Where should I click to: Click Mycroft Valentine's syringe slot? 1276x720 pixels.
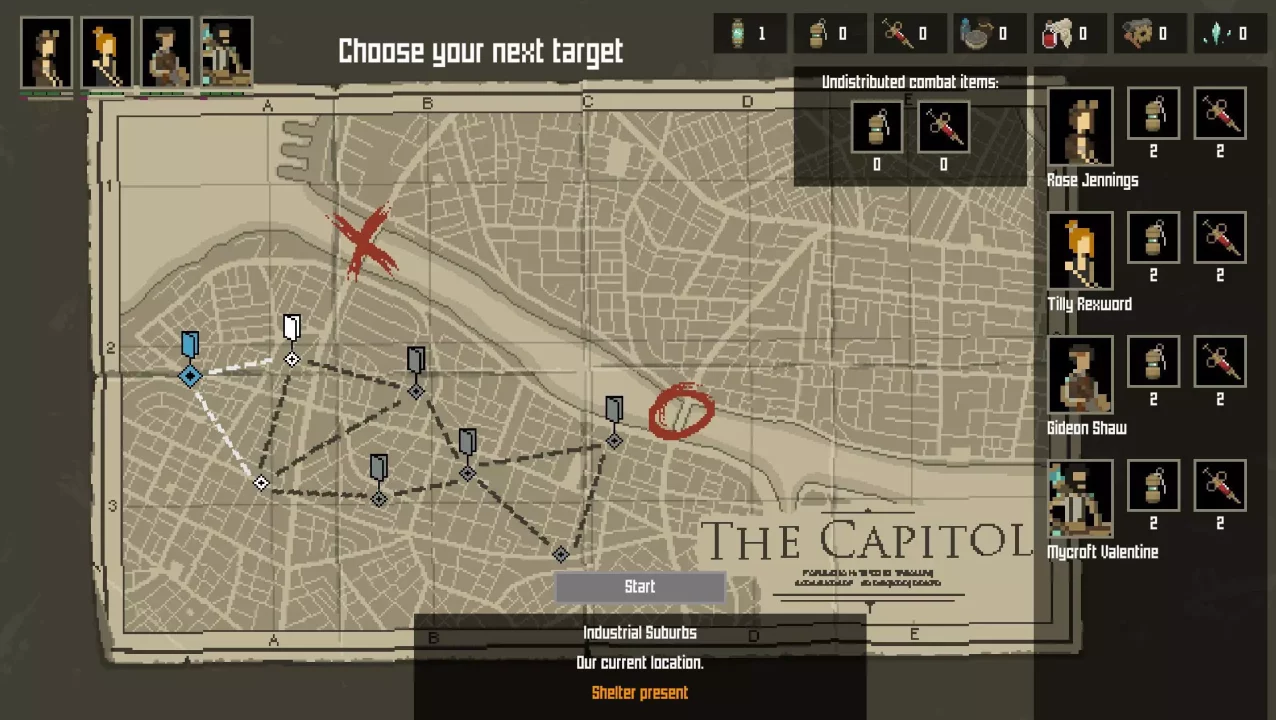point(1219,486)
